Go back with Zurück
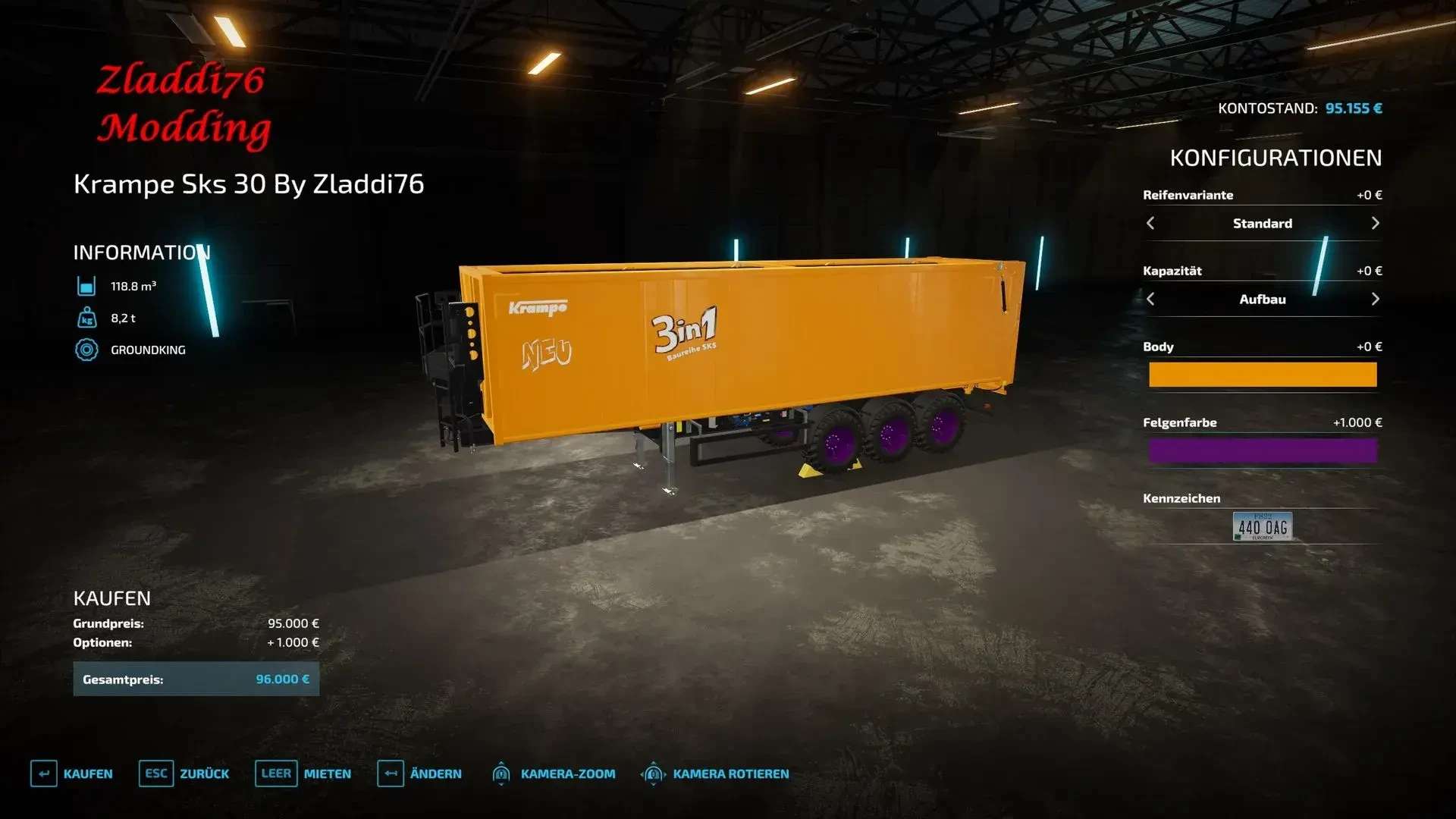Viewport: 1456px width, 819px height. pos(184,773)
